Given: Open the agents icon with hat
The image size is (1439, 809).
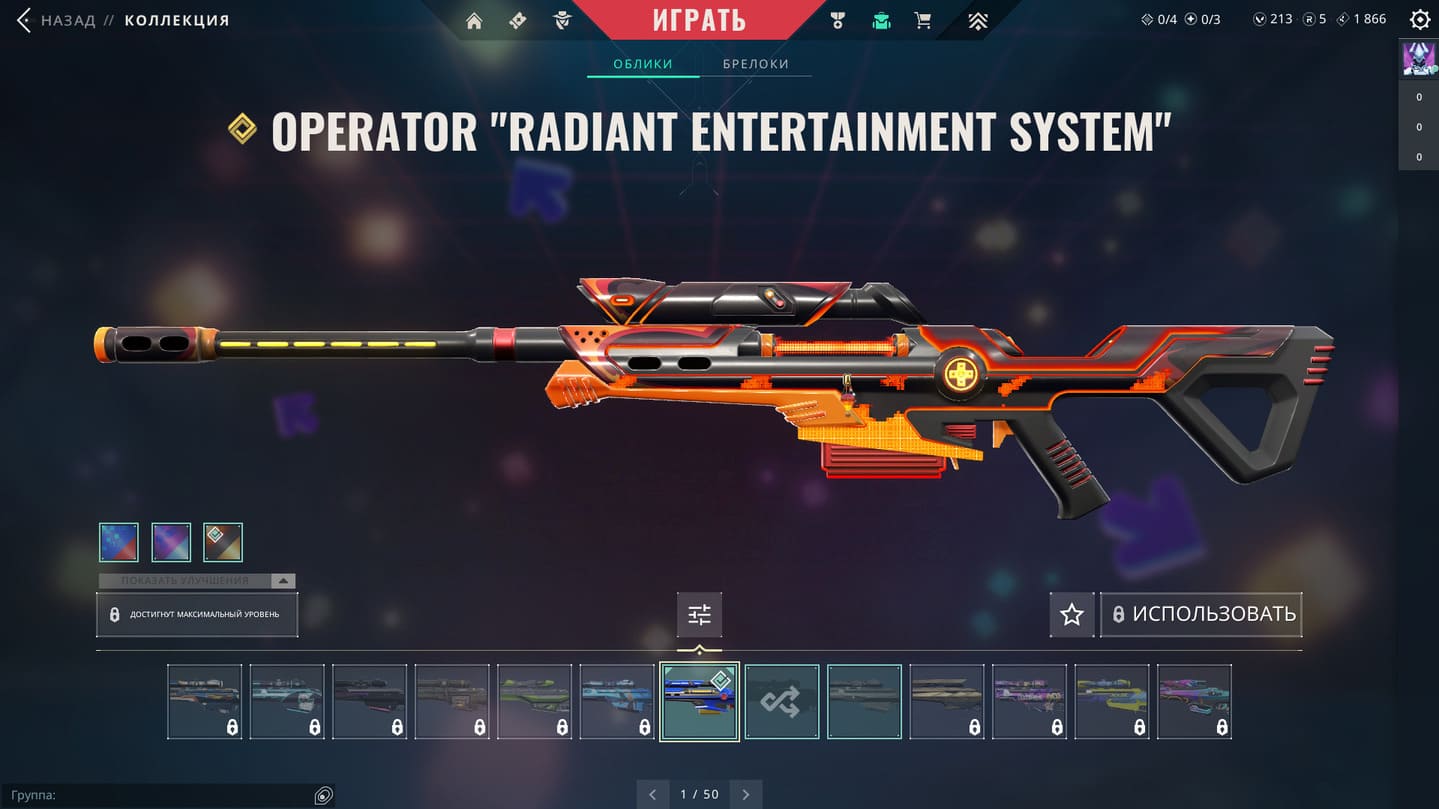Looking at the screenshot, I should (562, 20).
